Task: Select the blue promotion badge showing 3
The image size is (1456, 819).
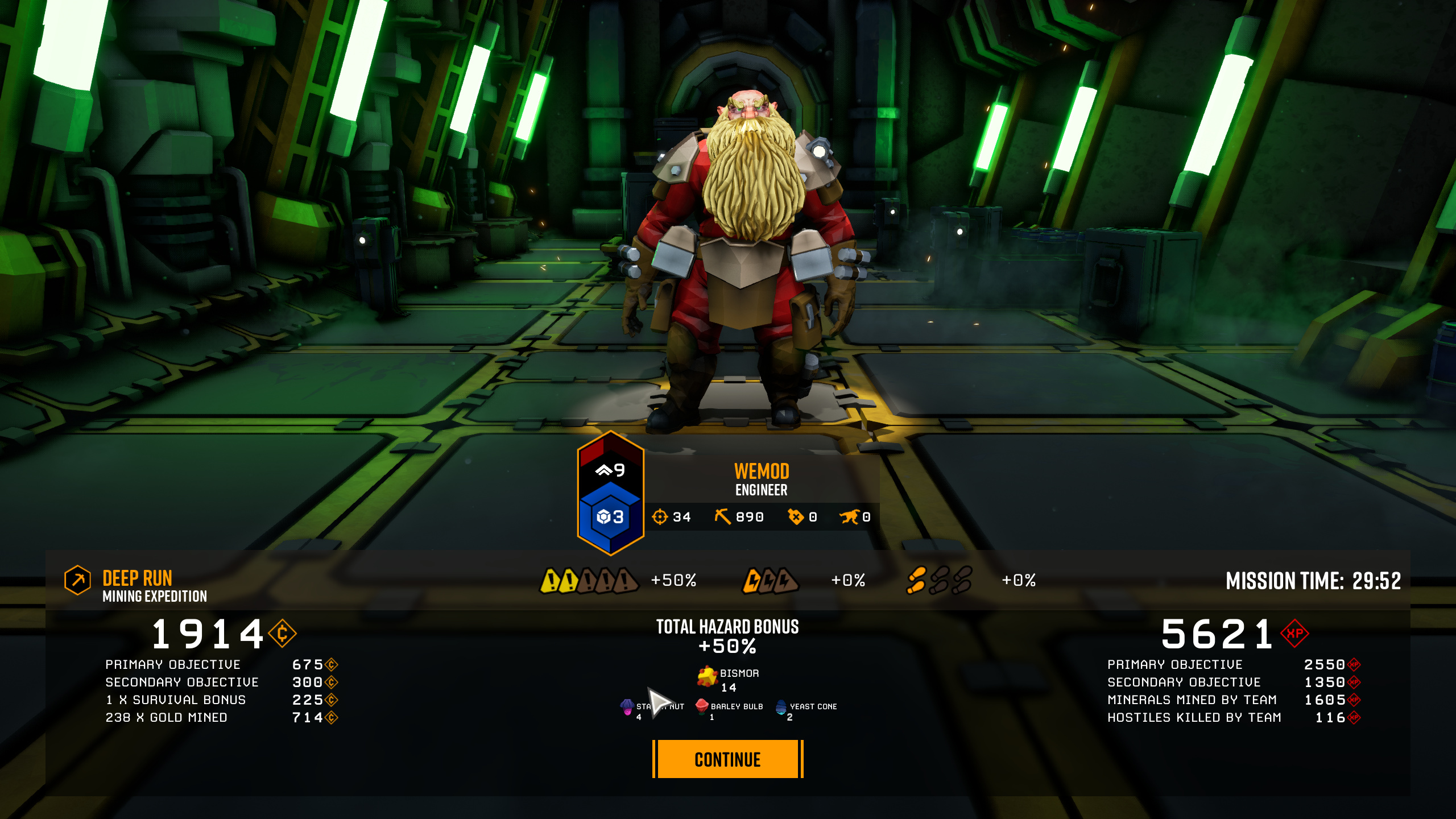Action: [609, 518]
